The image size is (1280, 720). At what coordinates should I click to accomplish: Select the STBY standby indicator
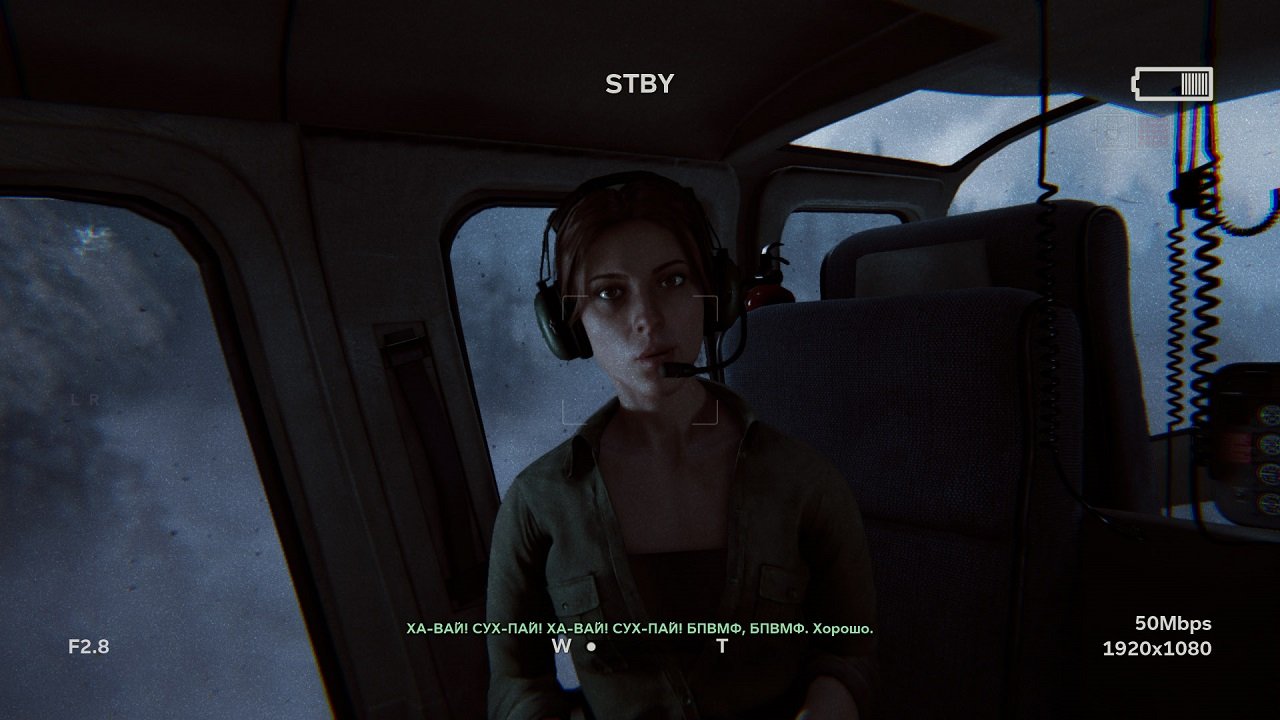[639, 84]
